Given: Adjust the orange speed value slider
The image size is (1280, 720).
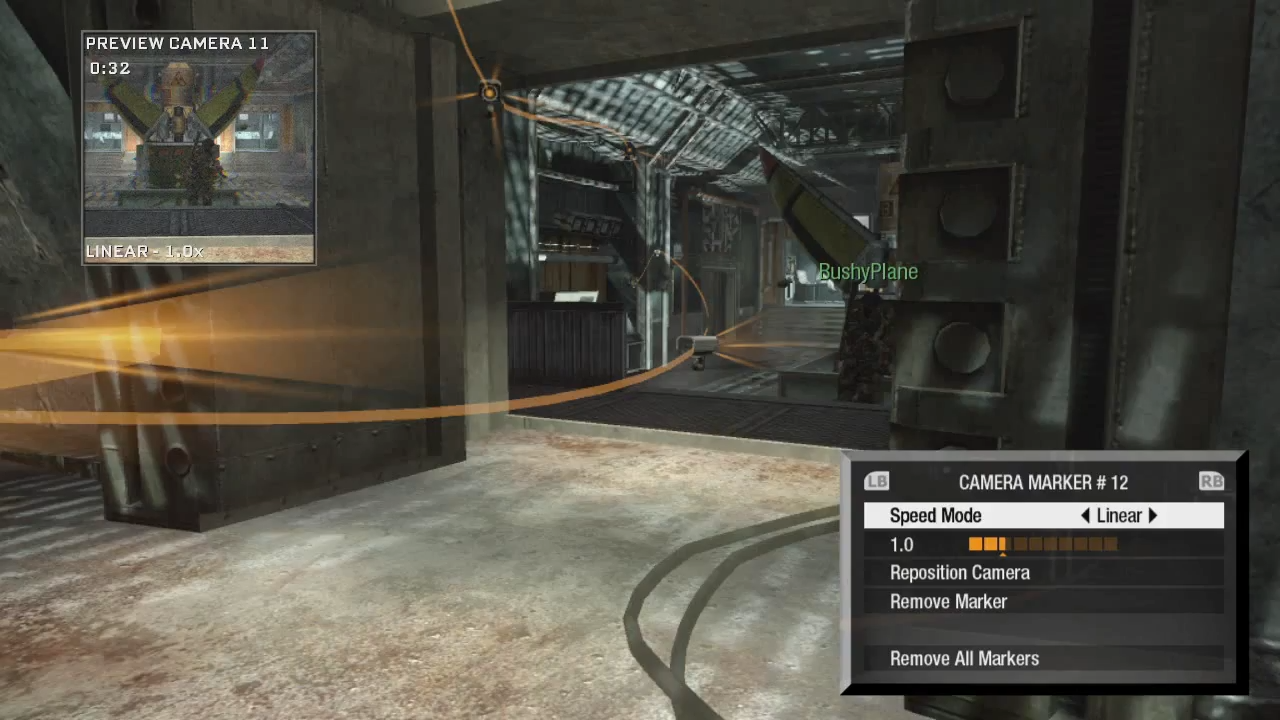Looking at the screenshot, I should tap(1042, 544).
